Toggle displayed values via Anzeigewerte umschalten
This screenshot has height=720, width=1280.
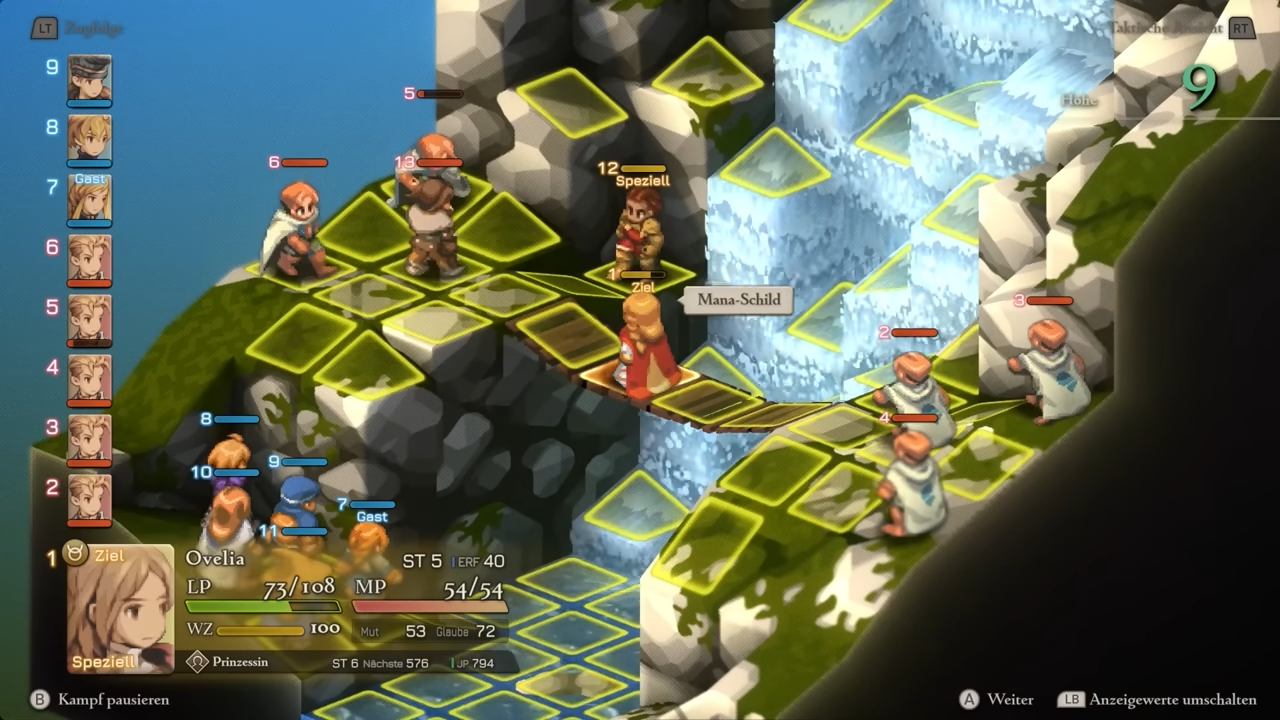click(x=1158, y=700)
